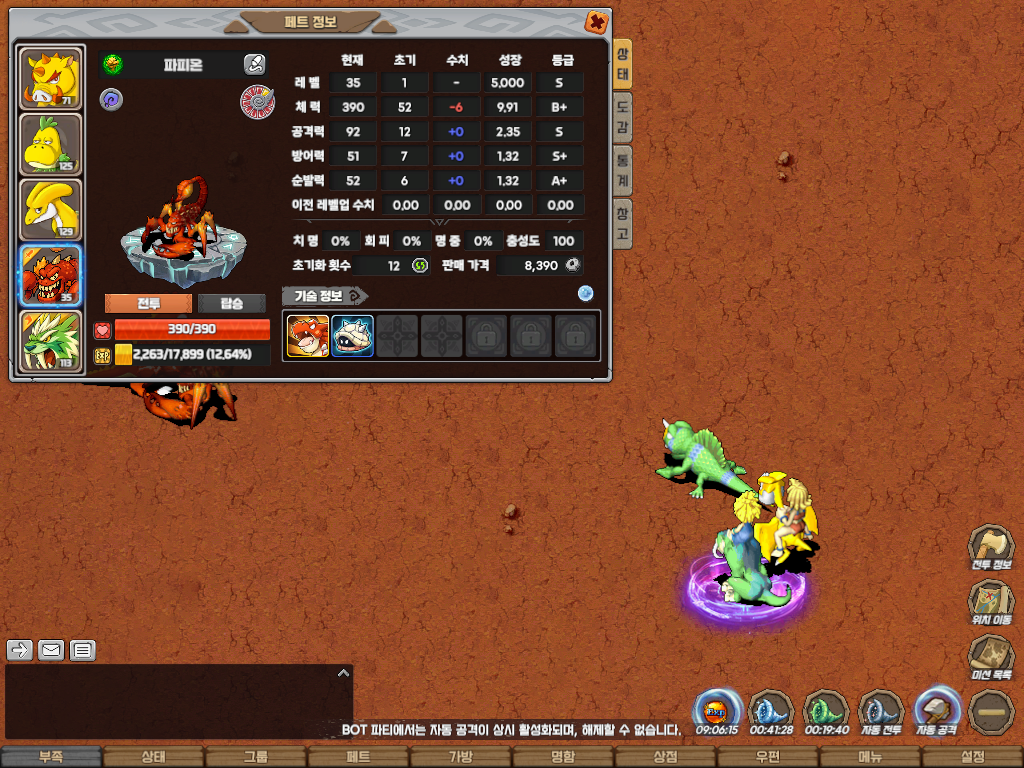This screenshot has height=768, width=1024.
Task: Open 전투 정보 battle info axe icon
Action: click(x=990, y=548)
